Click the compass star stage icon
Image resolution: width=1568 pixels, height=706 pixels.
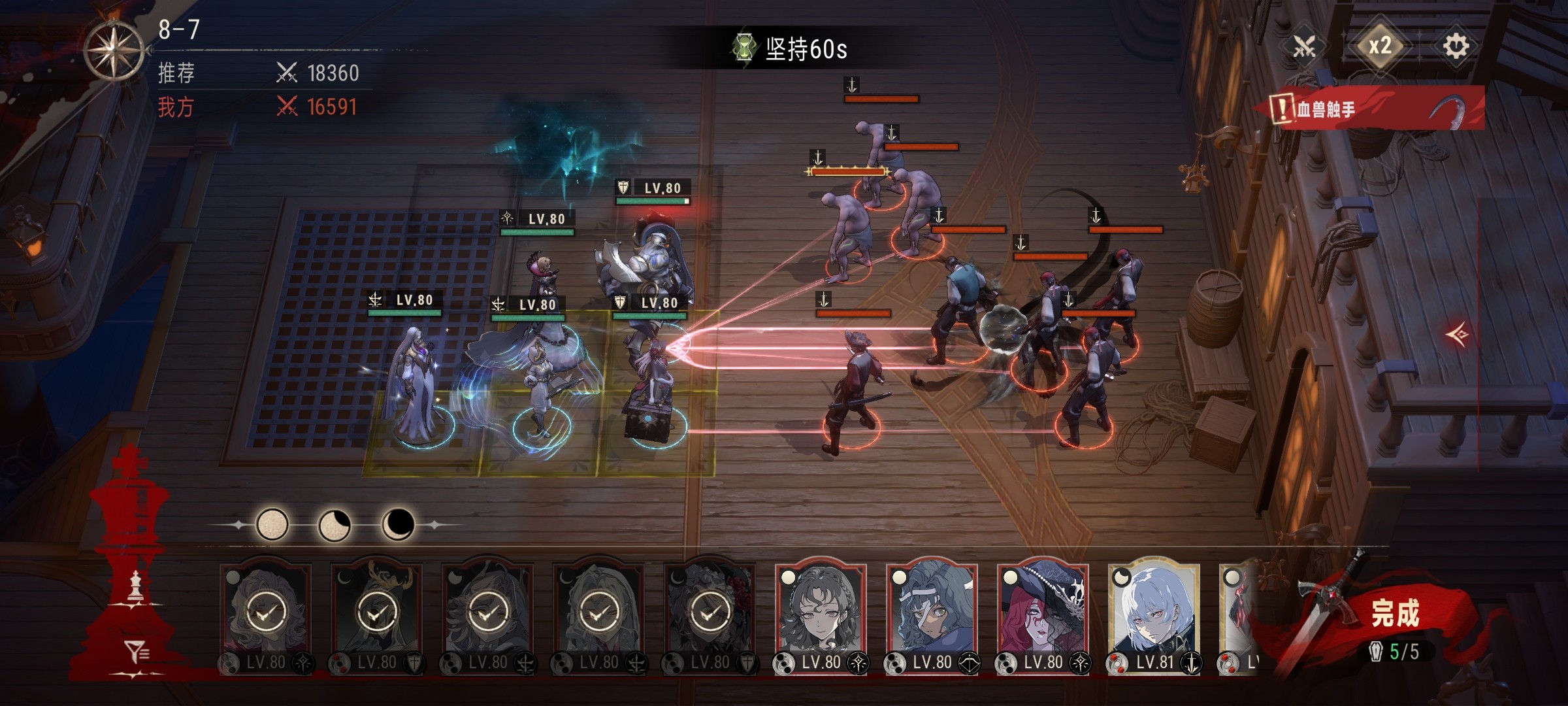click(114, 51)
